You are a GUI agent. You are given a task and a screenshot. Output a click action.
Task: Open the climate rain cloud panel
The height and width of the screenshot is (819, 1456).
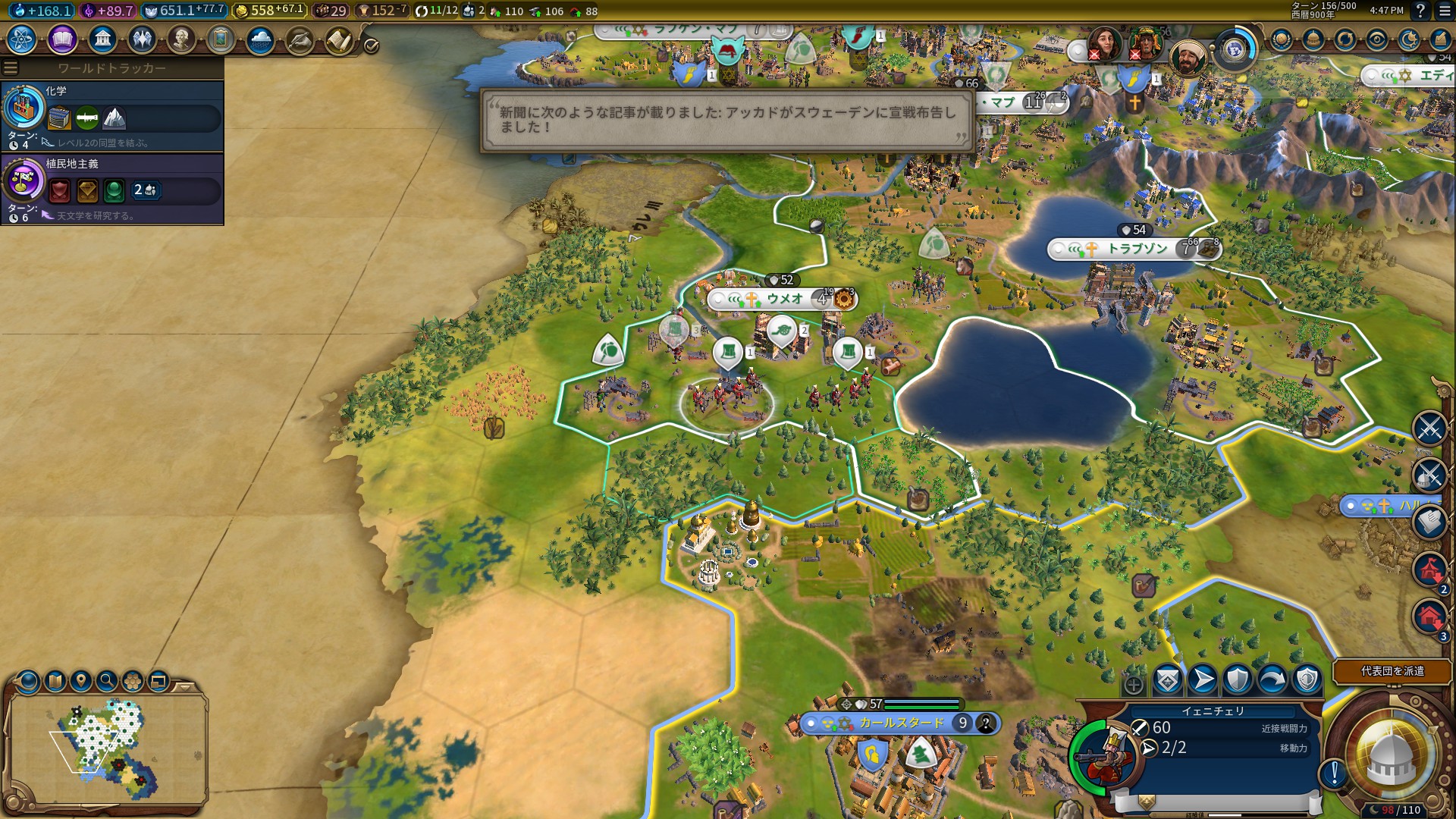point(260,39)
